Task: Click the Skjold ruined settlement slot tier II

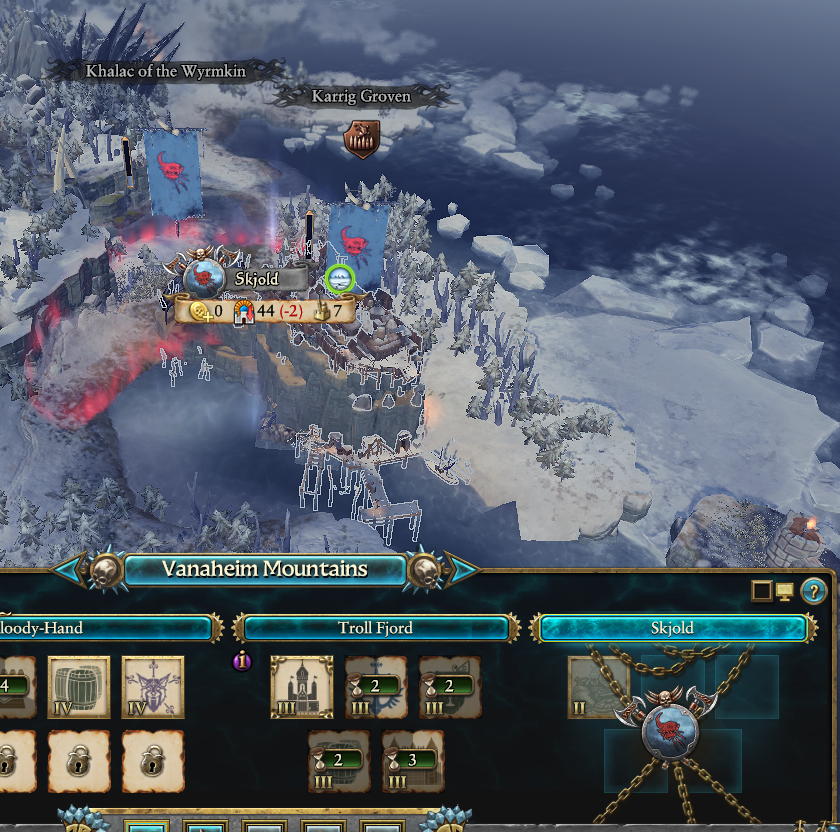Action: click(598, 687)
